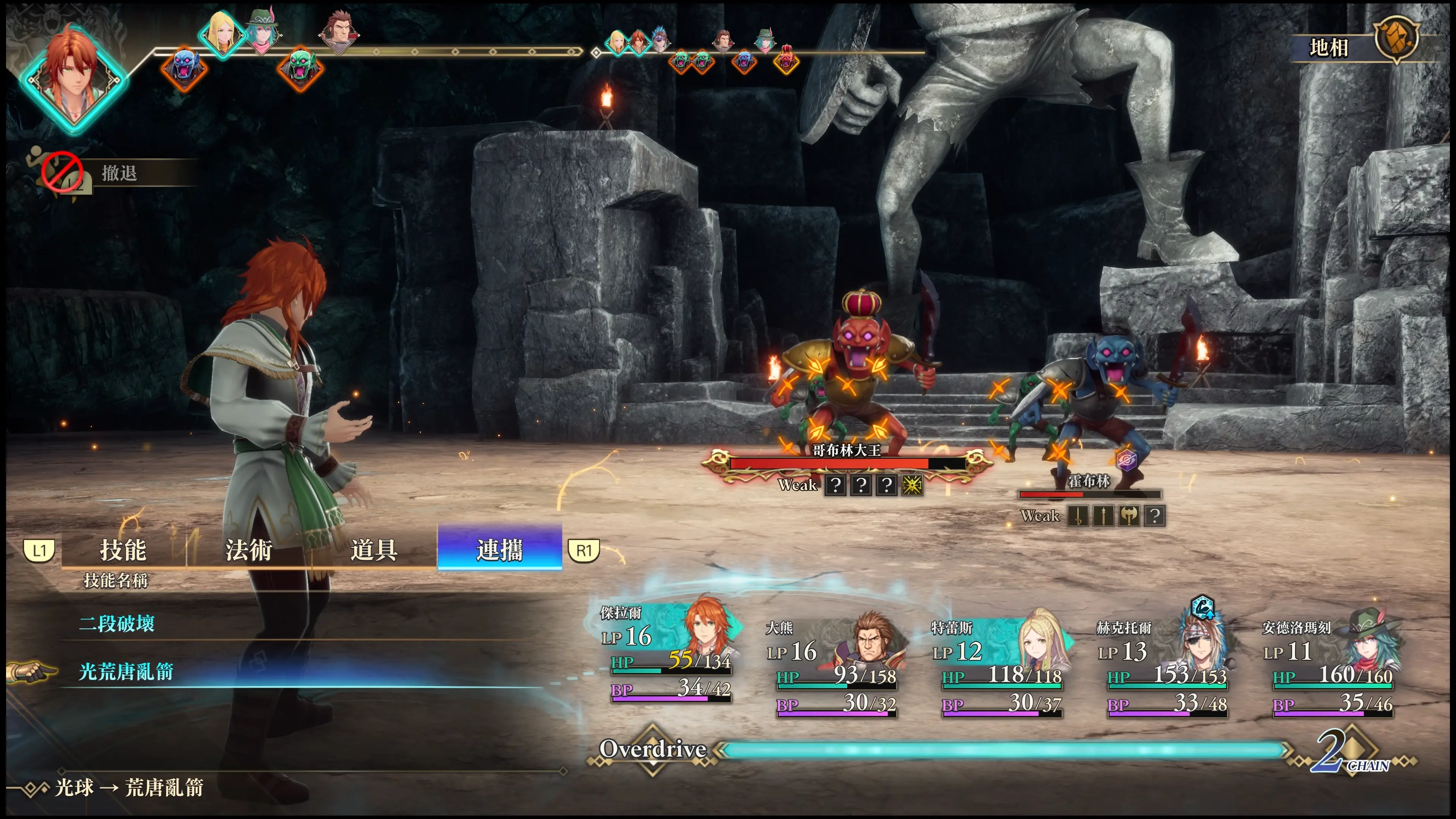Choose the 連攜 tab
This screenshot has height=819, width=1456.
[500, 549]
